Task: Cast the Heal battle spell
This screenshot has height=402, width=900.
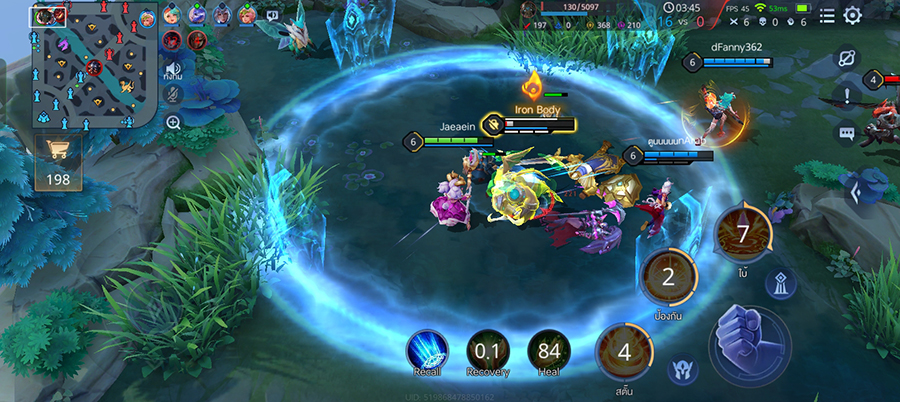Action: (x=549, y=351)
